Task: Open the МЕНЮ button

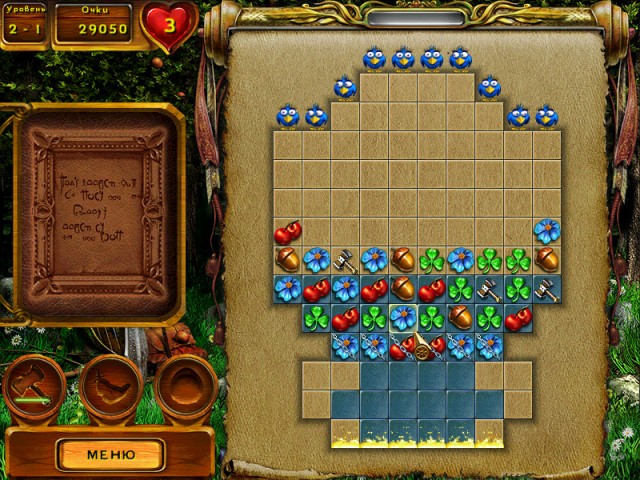Action: (x=110, y=454)
